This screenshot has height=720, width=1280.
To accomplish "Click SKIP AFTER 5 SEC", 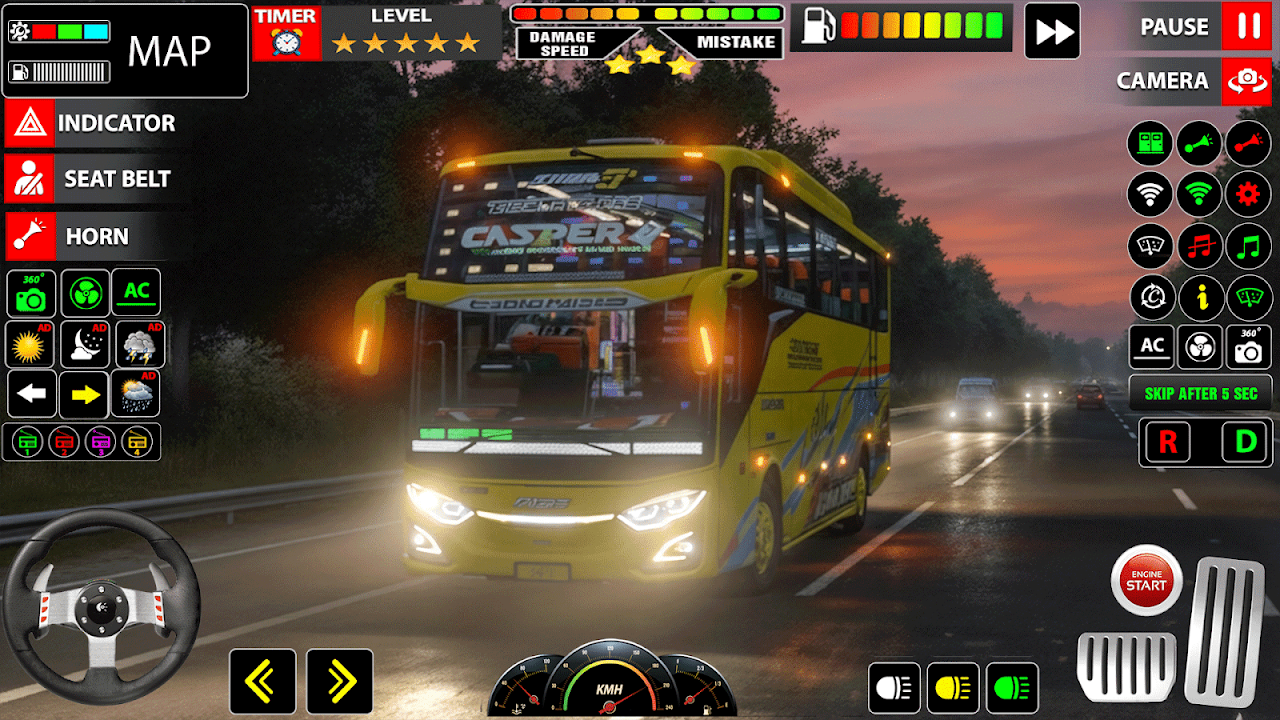I will (x=1200, y=393).
